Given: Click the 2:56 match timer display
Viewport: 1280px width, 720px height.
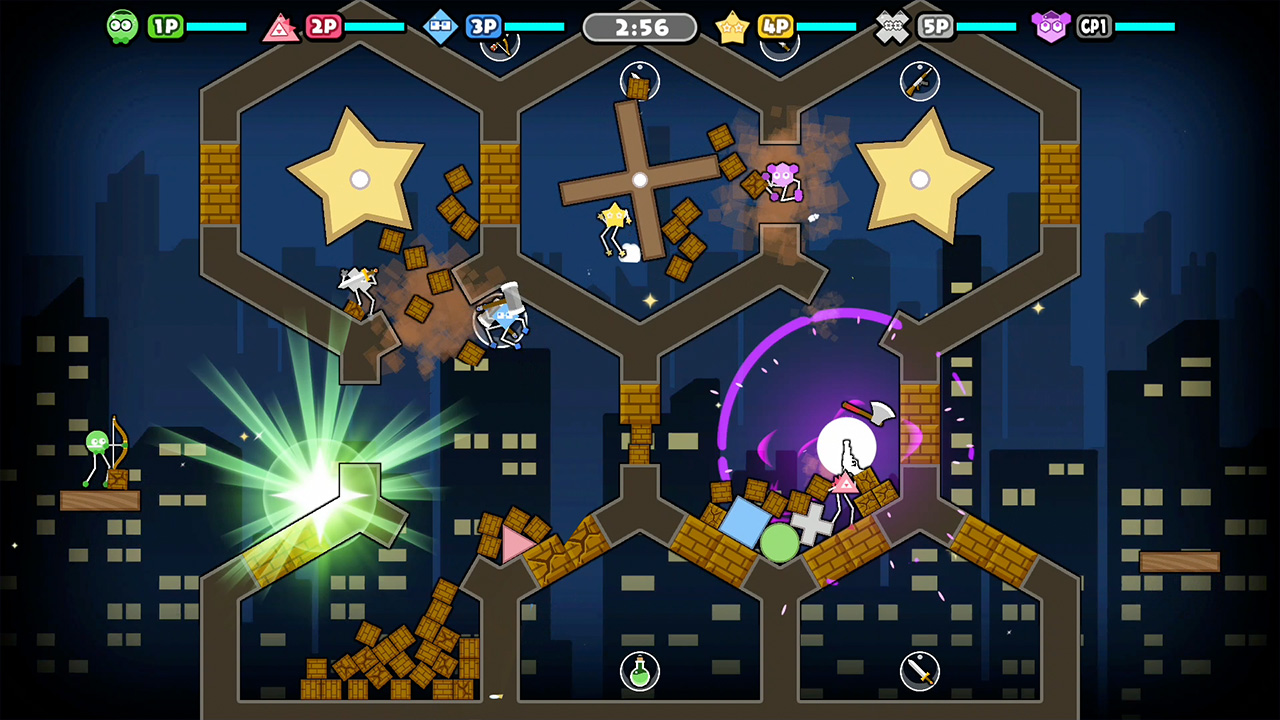Looking at the screenshot, I should coord(640,27).
